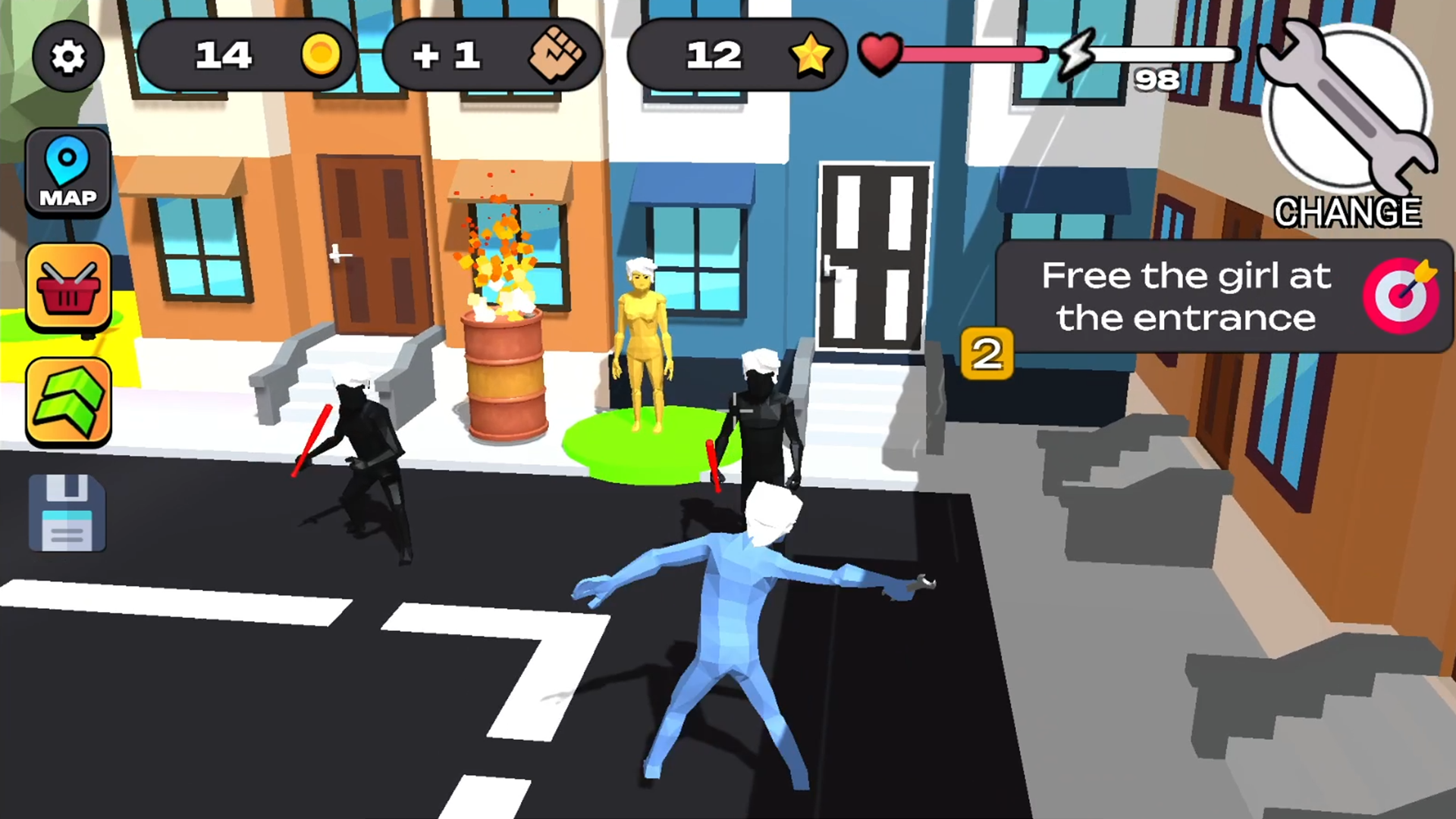Tap the gold coin currency icon
1456x819 pixels.
tap(322, 55)
